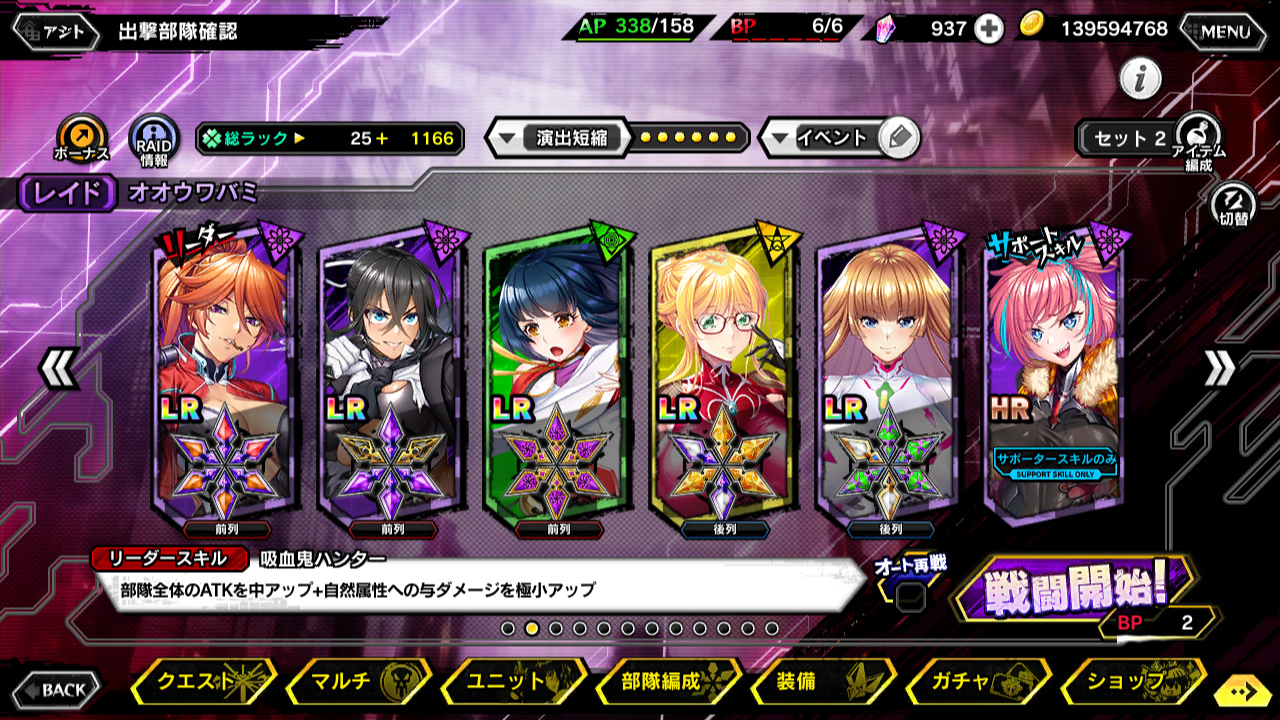Viewport: 1280px width, 720px height.
Task: Show previous party with left double-arrow
Action: click(58, 369)
